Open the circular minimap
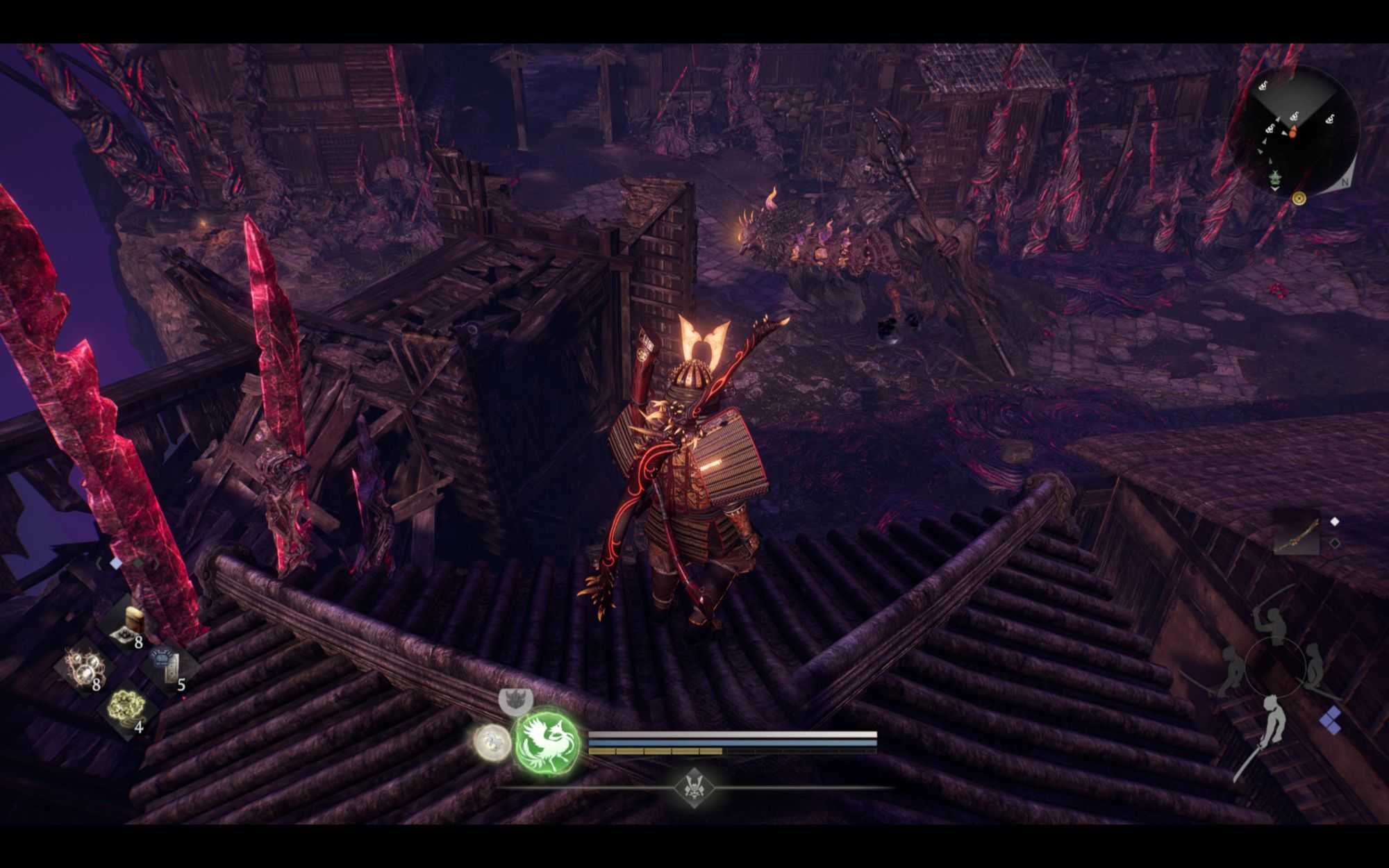 (x=1300, y=128)
